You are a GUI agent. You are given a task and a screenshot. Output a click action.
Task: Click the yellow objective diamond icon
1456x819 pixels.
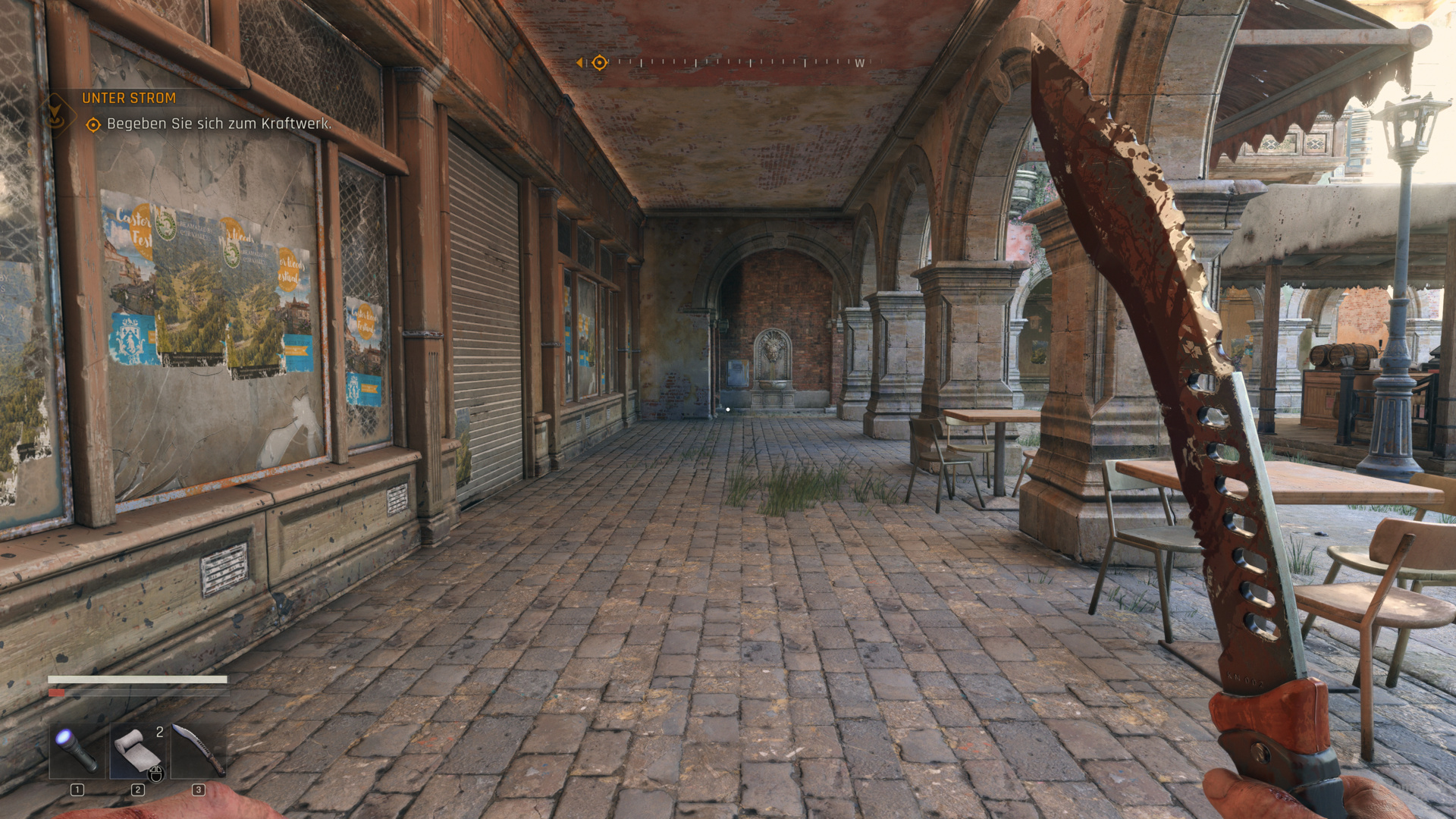[x=93, y=124]
